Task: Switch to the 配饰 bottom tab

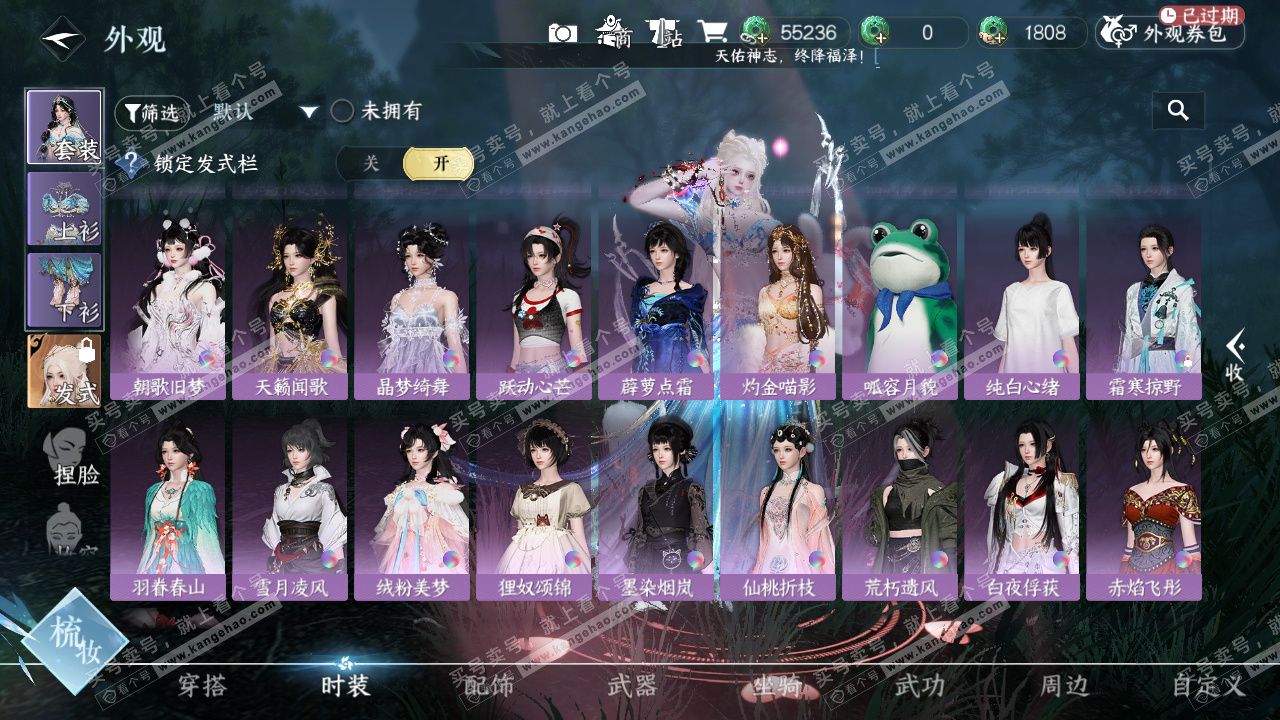Action: click(x=489, y=685)
